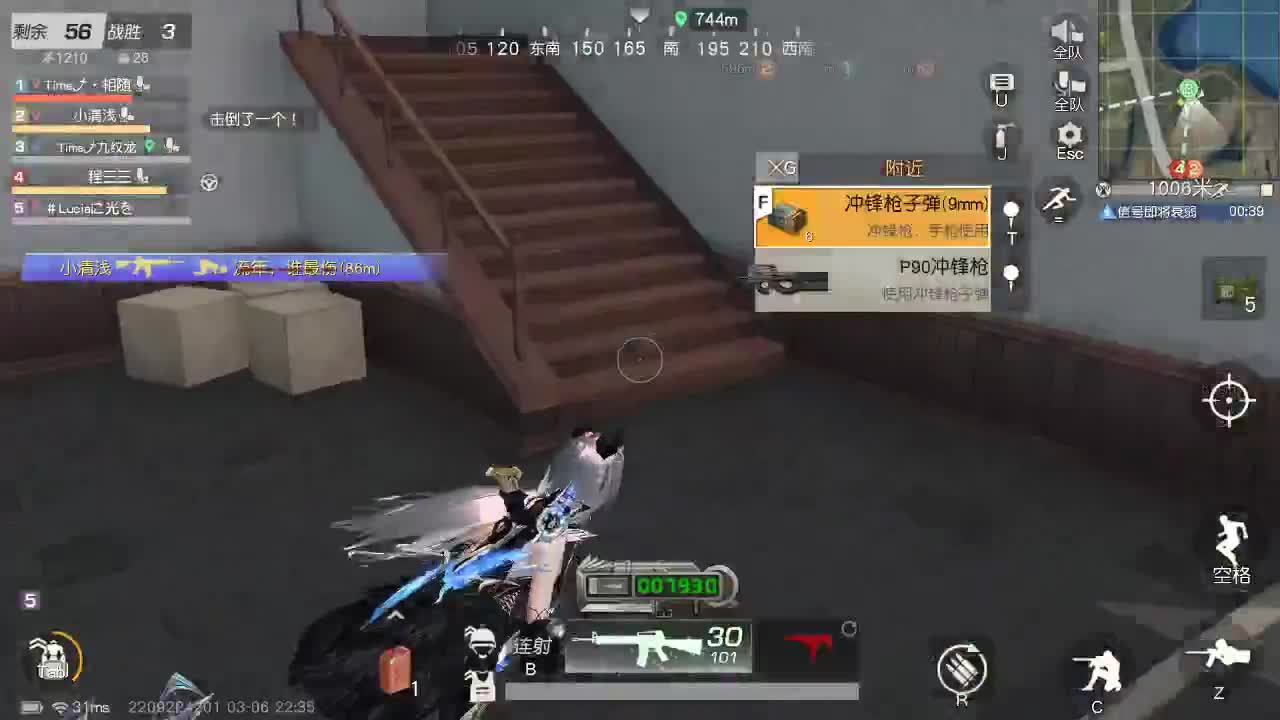The width and height of the screenshot is (1280, 720).
Task: Pick up the P90冲锋枪 from the ground
Action: click(870, 277)
